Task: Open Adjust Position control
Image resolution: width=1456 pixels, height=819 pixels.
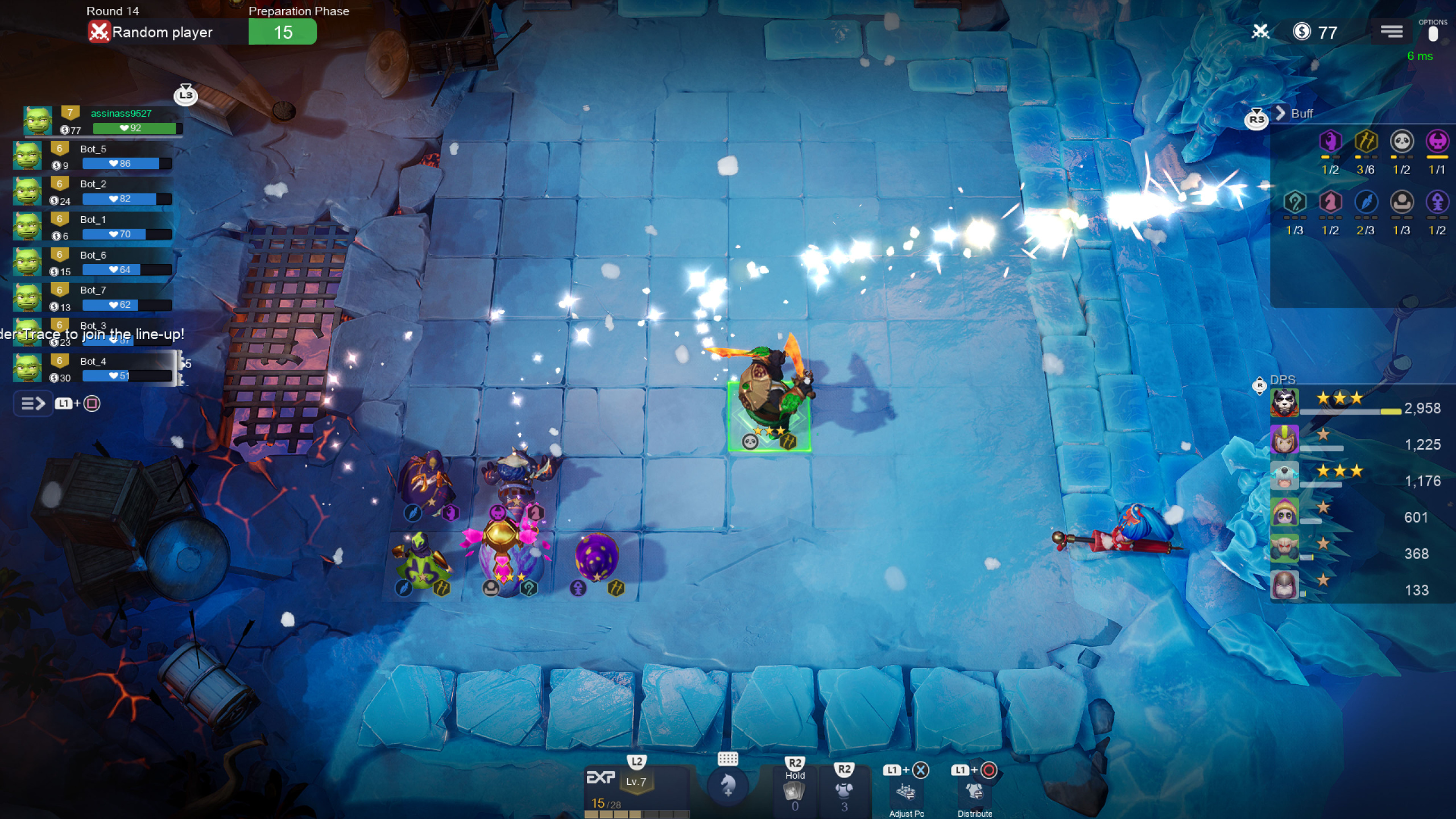Action: (x=906, y=792)
